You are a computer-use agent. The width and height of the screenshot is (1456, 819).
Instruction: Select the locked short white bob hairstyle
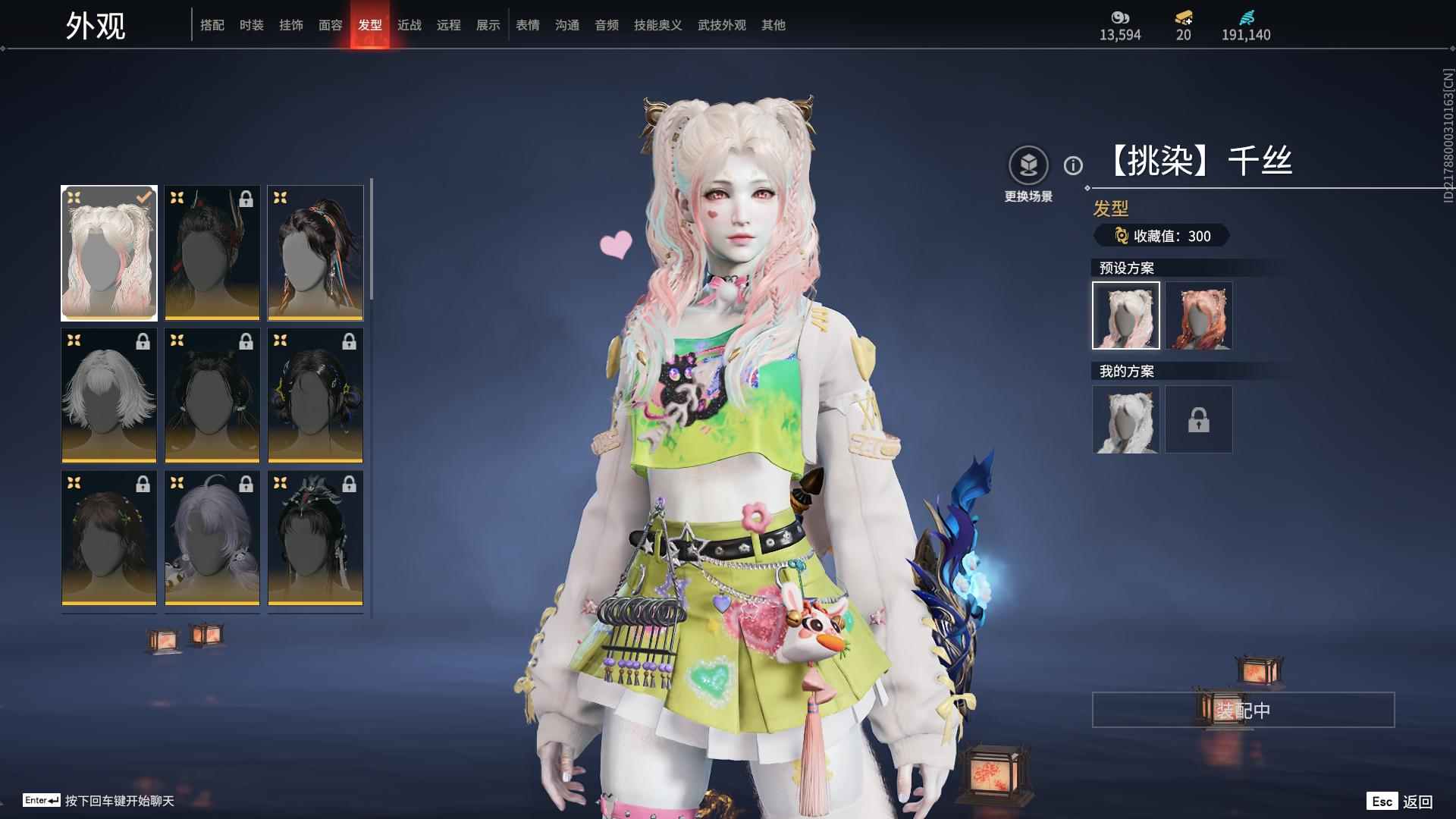109,395
